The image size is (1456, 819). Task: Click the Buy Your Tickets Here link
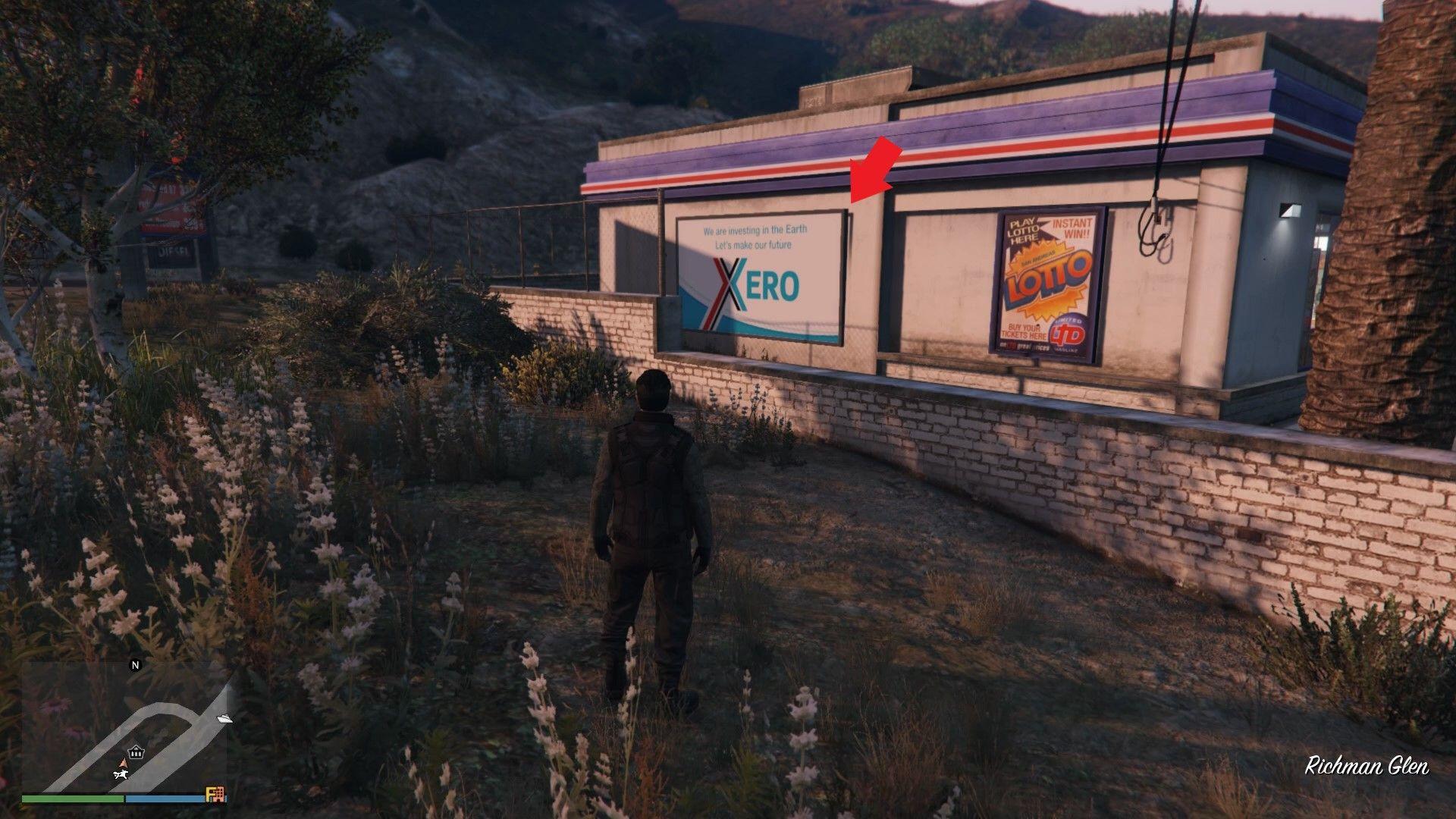pyautogui.click(x=1024, y=331)
